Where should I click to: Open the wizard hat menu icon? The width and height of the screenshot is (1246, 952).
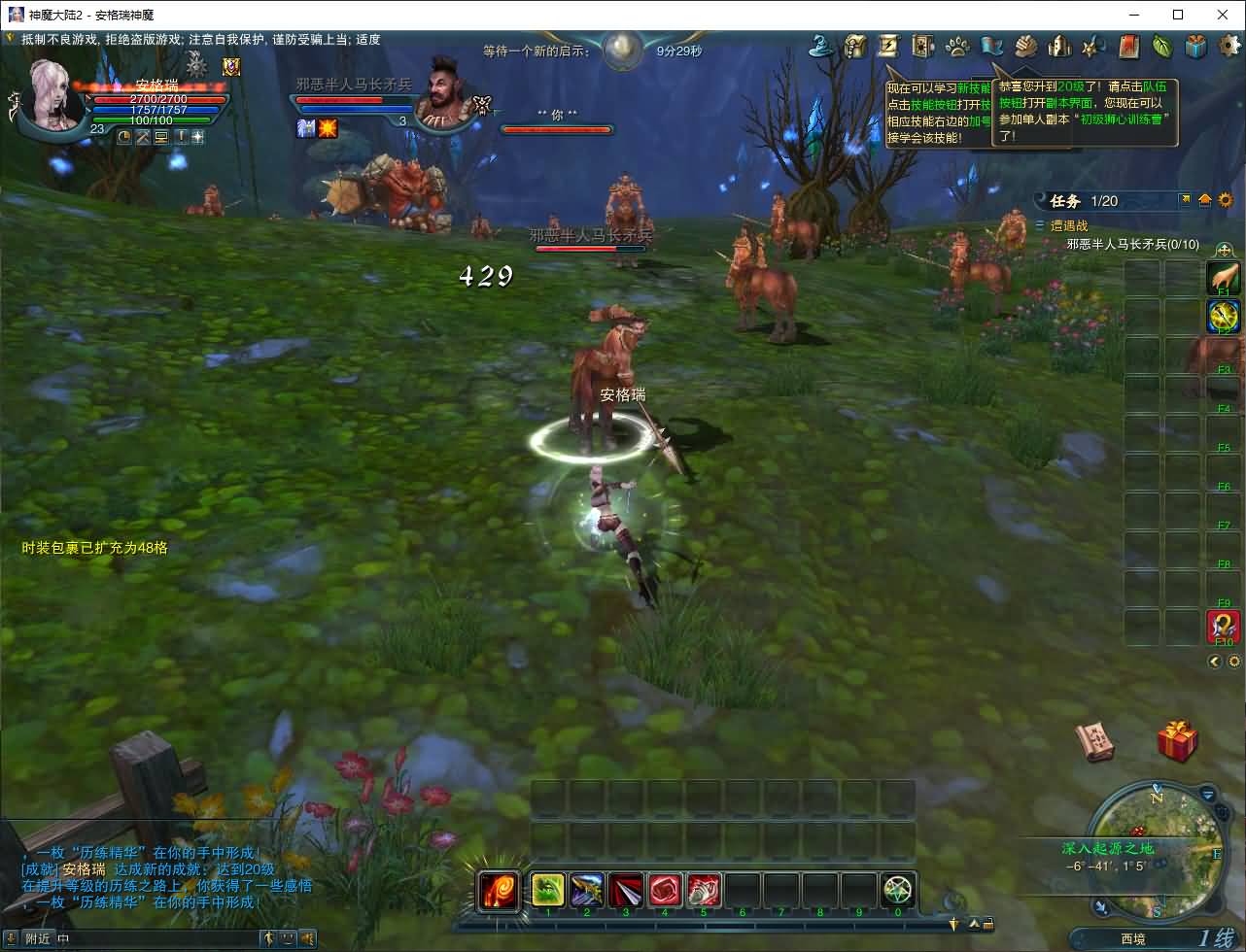(824, 46)
